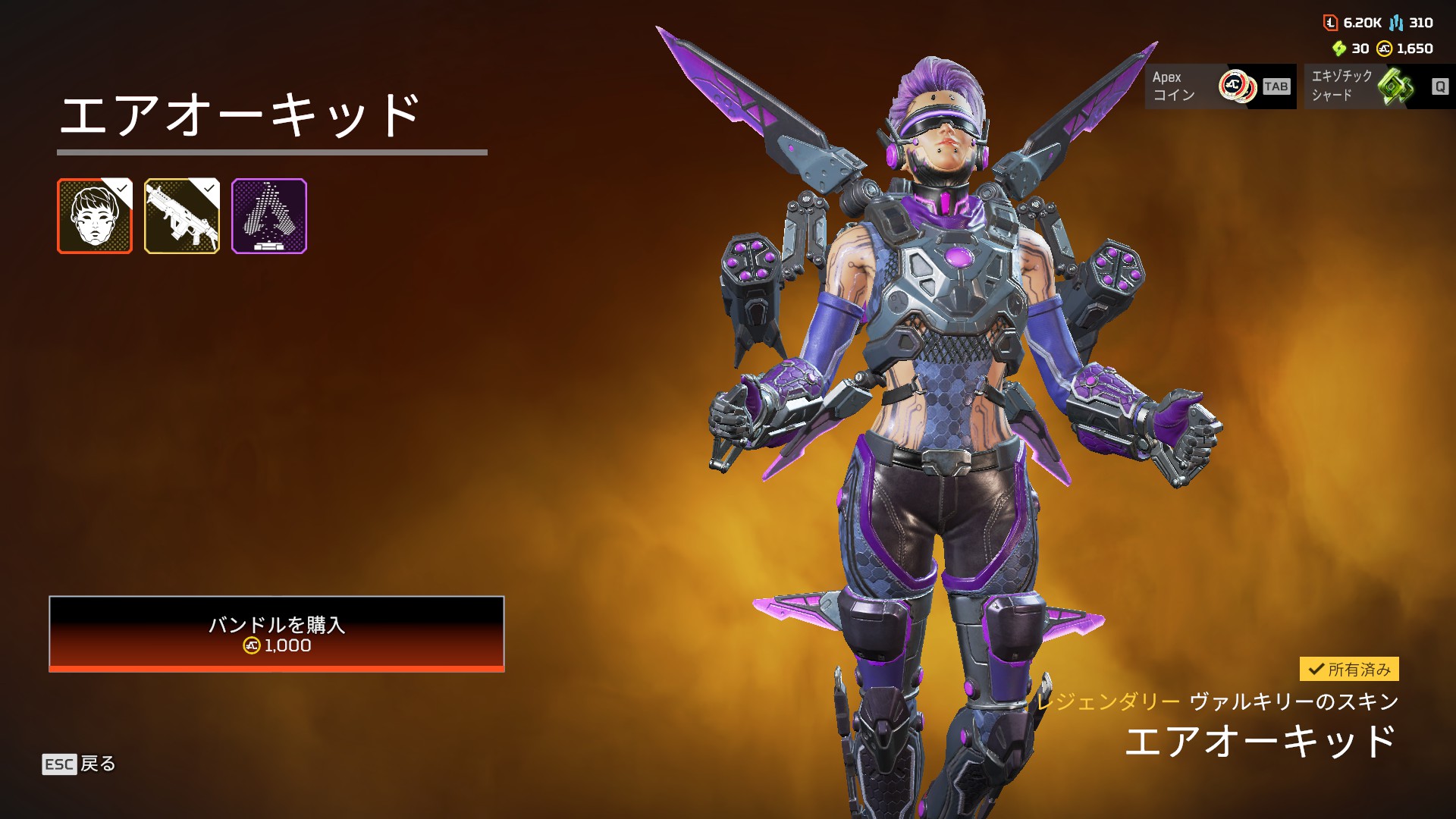Image resolution: width=1456 pixels, height=819 pixels.
Task: Open the Exotic Shards button
Action: click(1379, 86)
